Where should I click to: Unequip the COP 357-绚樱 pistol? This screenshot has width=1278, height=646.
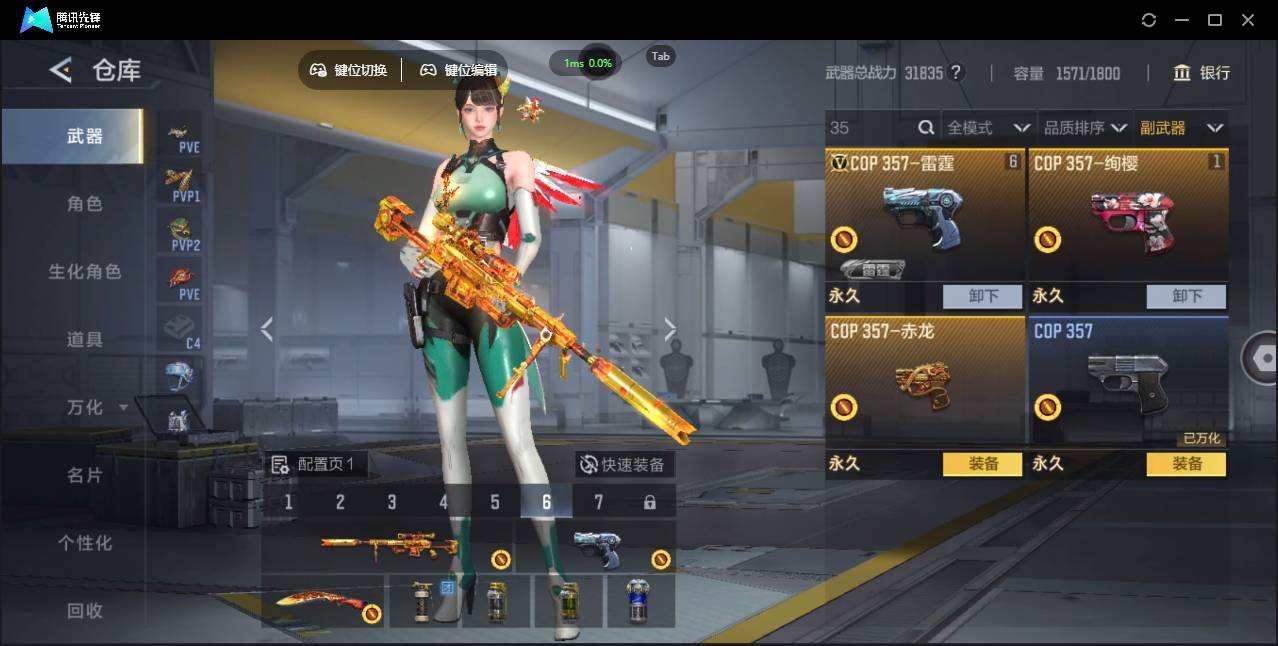click(1186, 296)
